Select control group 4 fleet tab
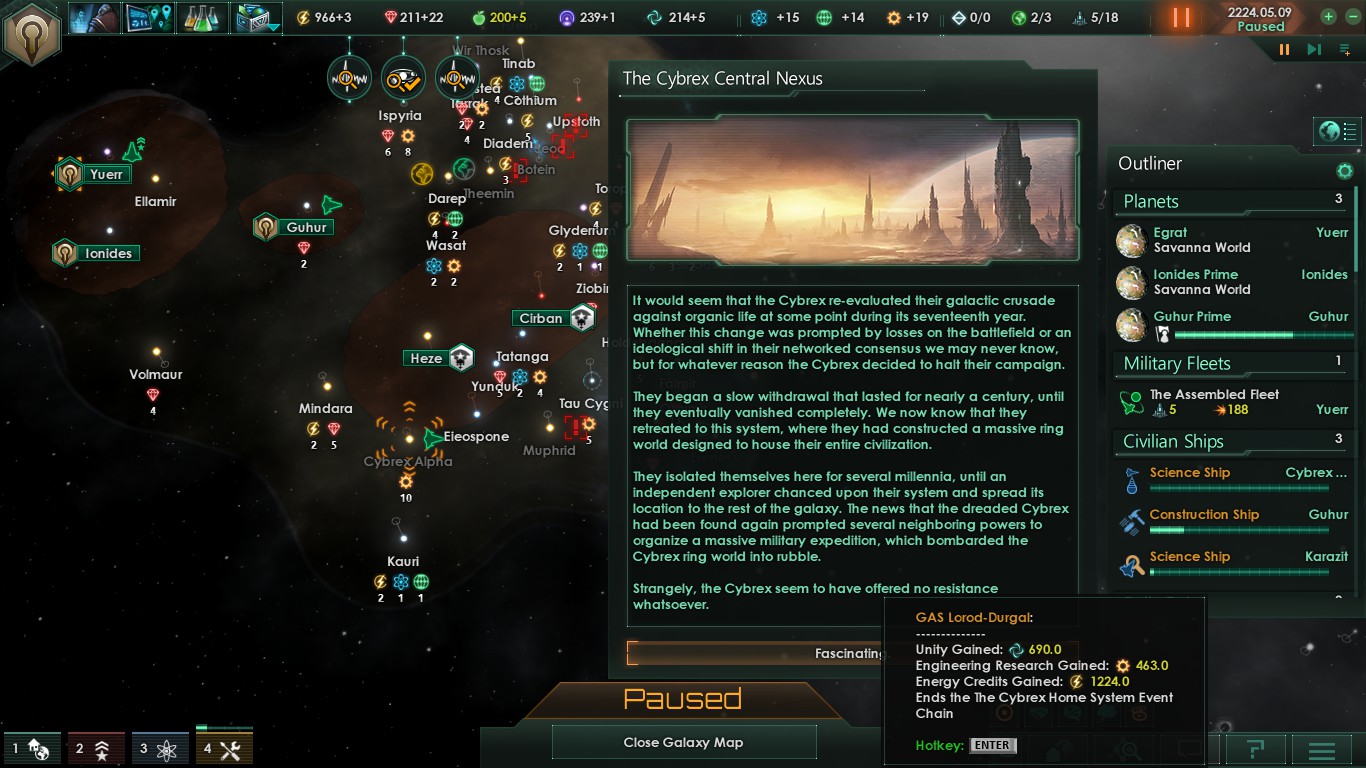 coord(222,747)
